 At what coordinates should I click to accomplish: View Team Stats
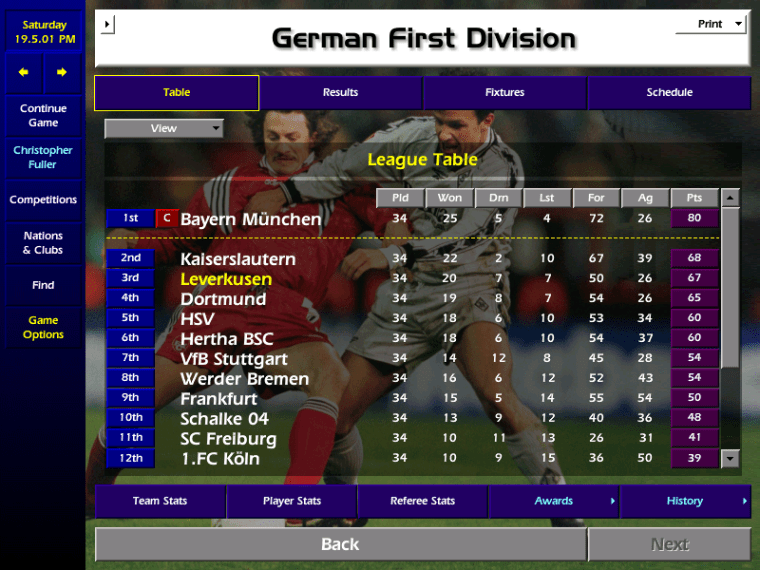tap(160, 501)
